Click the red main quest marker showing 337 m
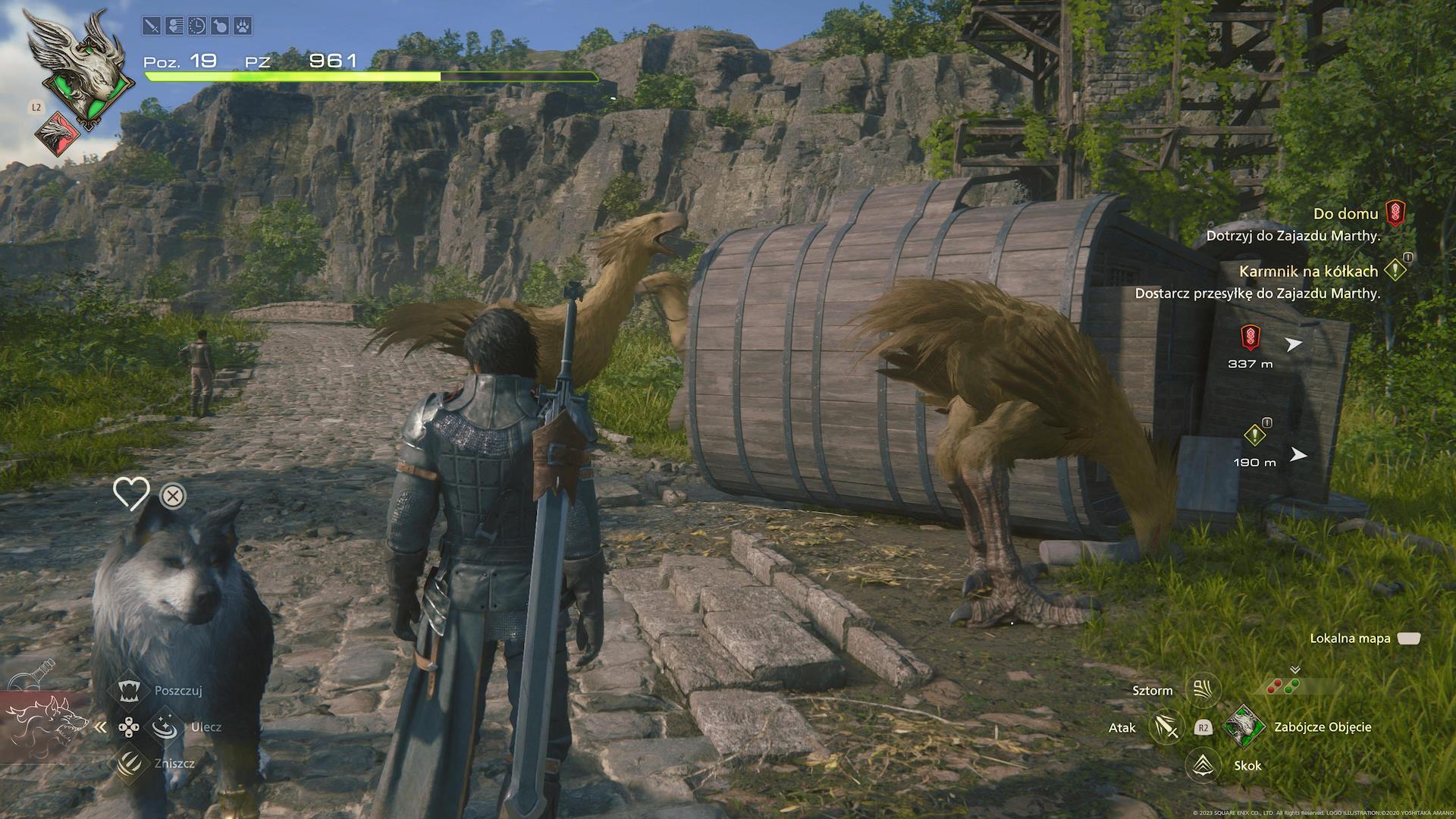 click(1250, 336)
